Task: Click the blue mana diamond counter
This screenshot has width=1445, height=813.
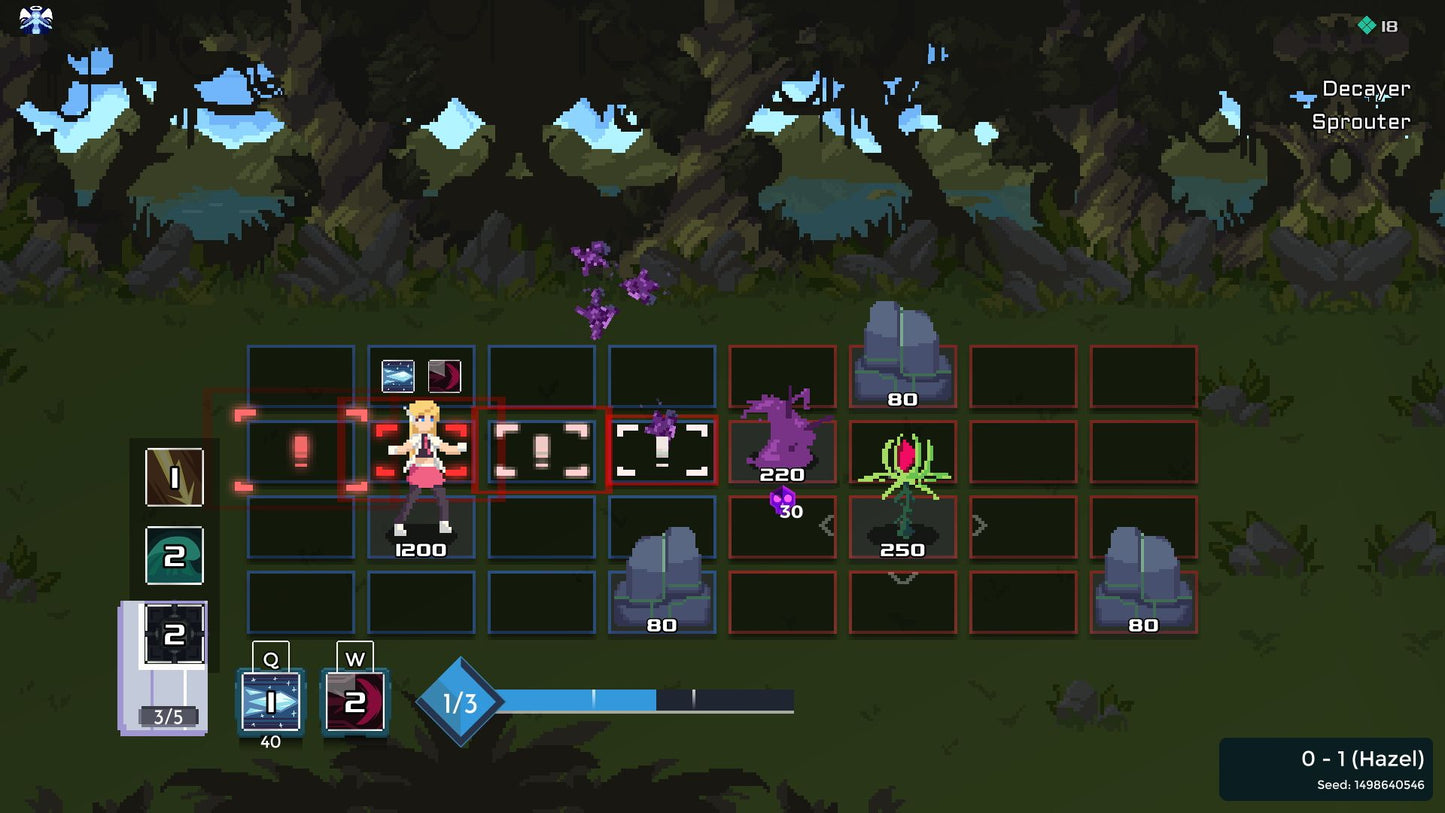Action: tap(460, 702)
